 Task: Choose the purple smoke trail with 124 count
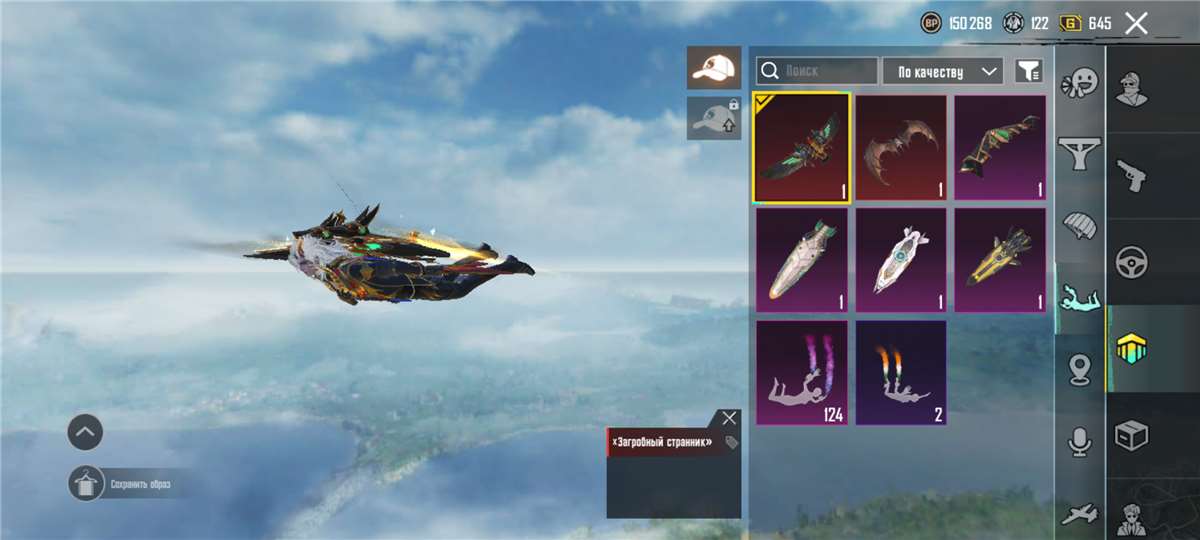pyautogui.click(x=802, y=372)
